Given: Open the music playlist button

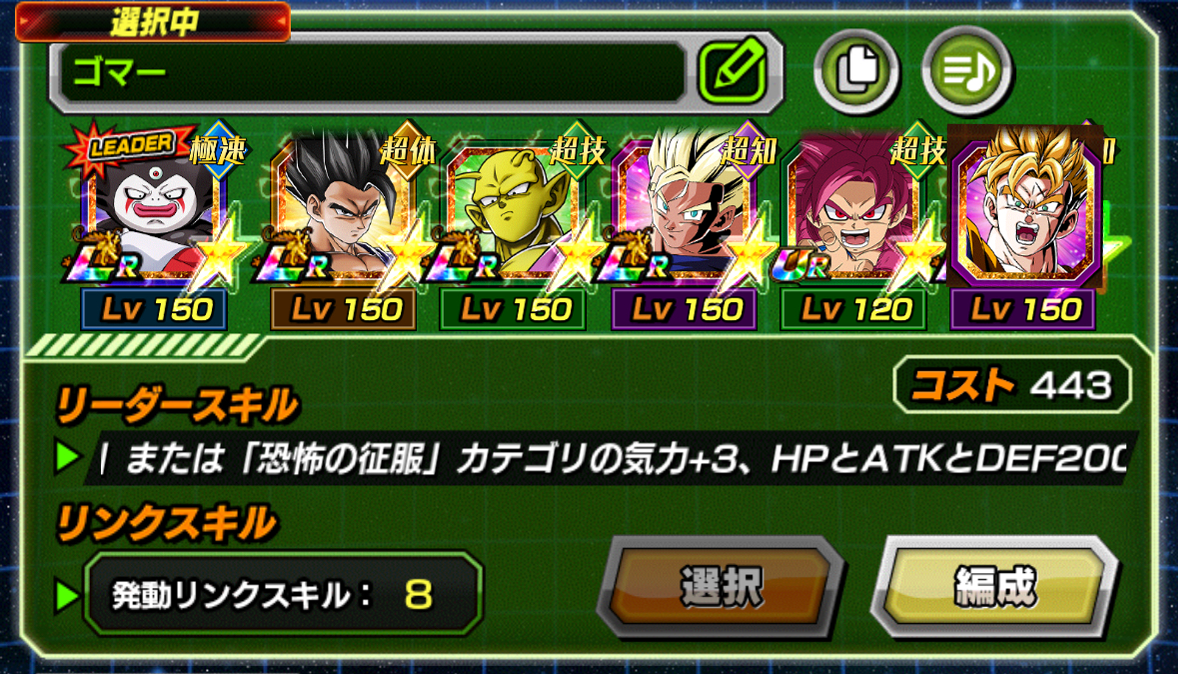Looking at the screenshot, I should (x=966, y=69).
